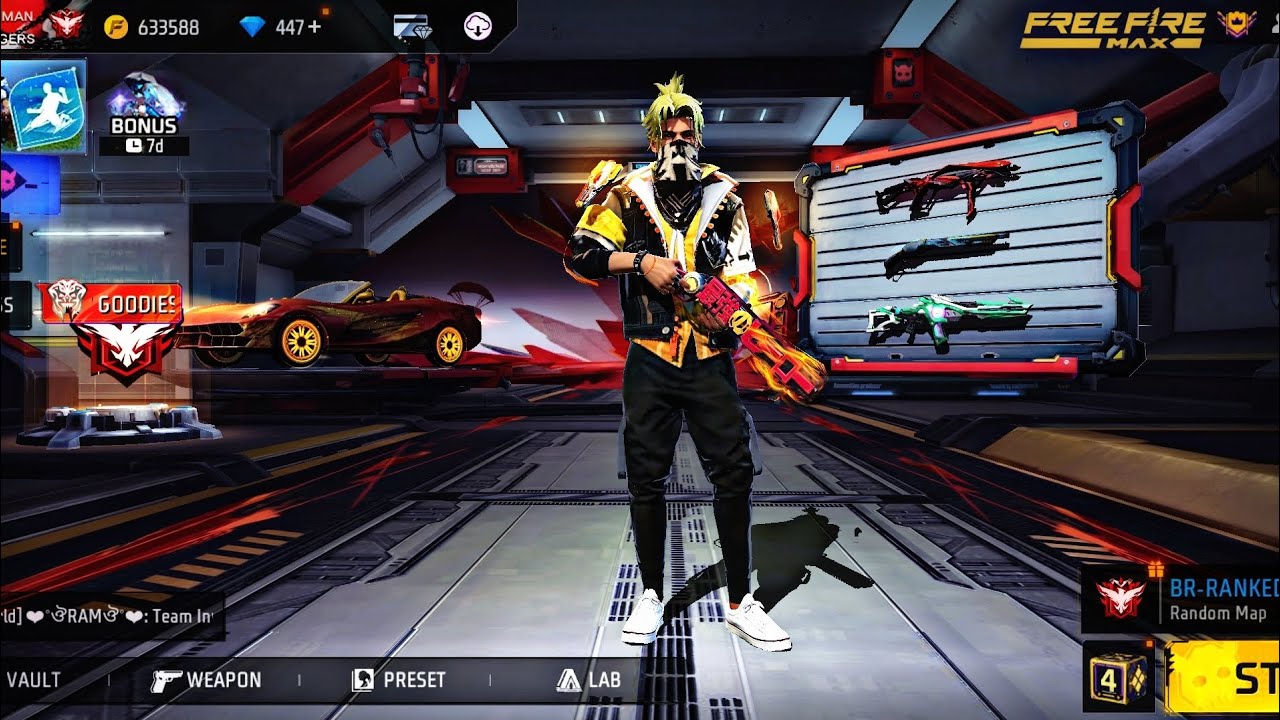Open the diamond membership card icon
This screenshot has width=1280, height=720.
tap(411, 26)
